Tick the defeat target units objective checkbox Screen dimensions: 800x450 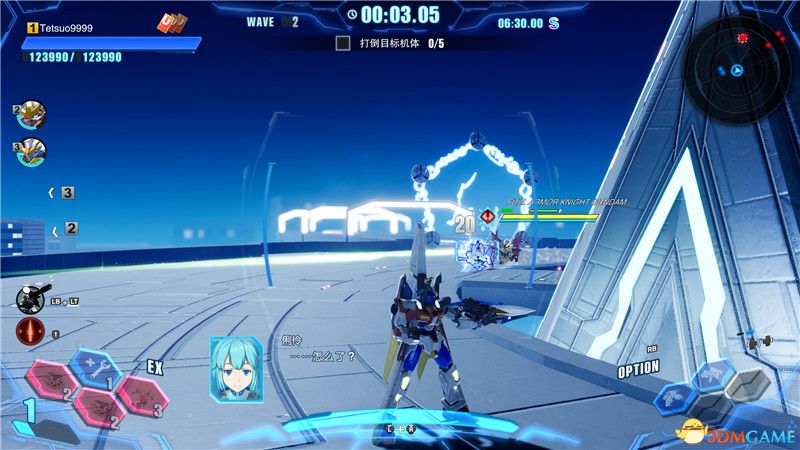point(343,43)
